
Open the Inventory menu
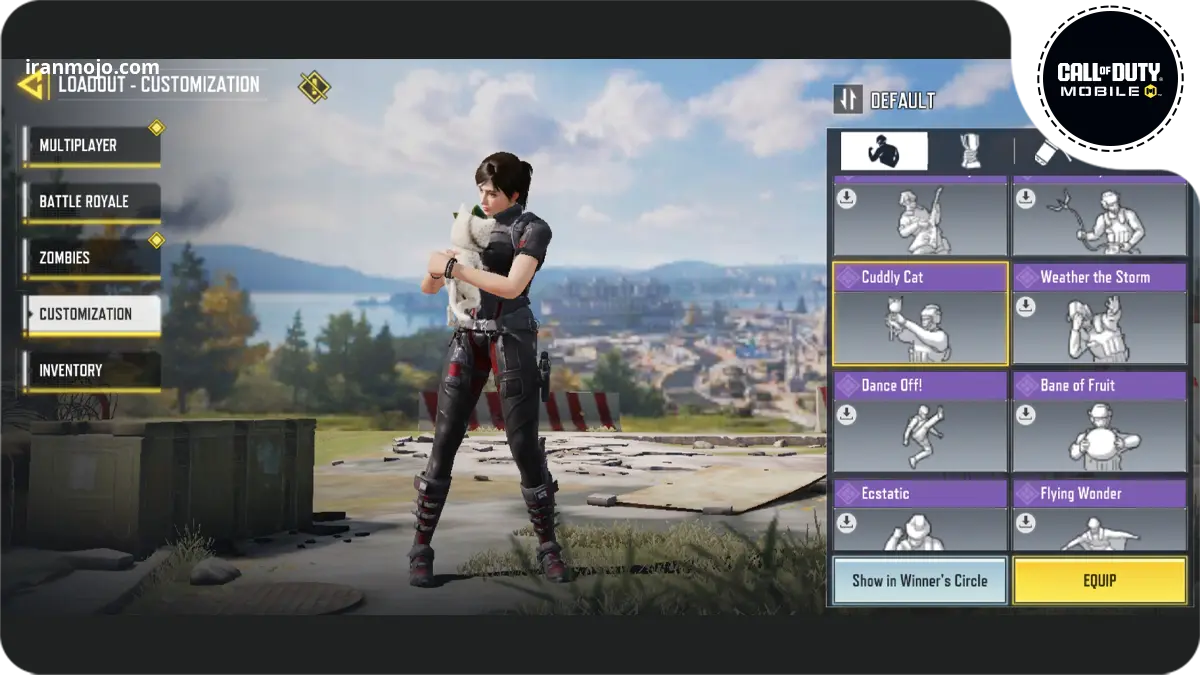[x=92, y=370]
